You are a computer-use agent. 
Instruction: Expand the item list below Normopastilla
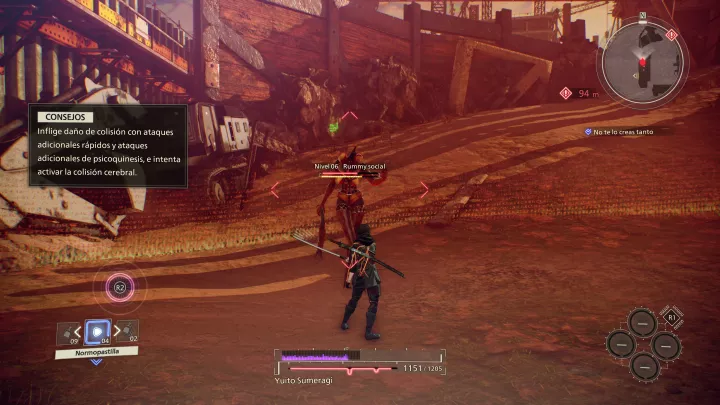click(x=97, y=362)
